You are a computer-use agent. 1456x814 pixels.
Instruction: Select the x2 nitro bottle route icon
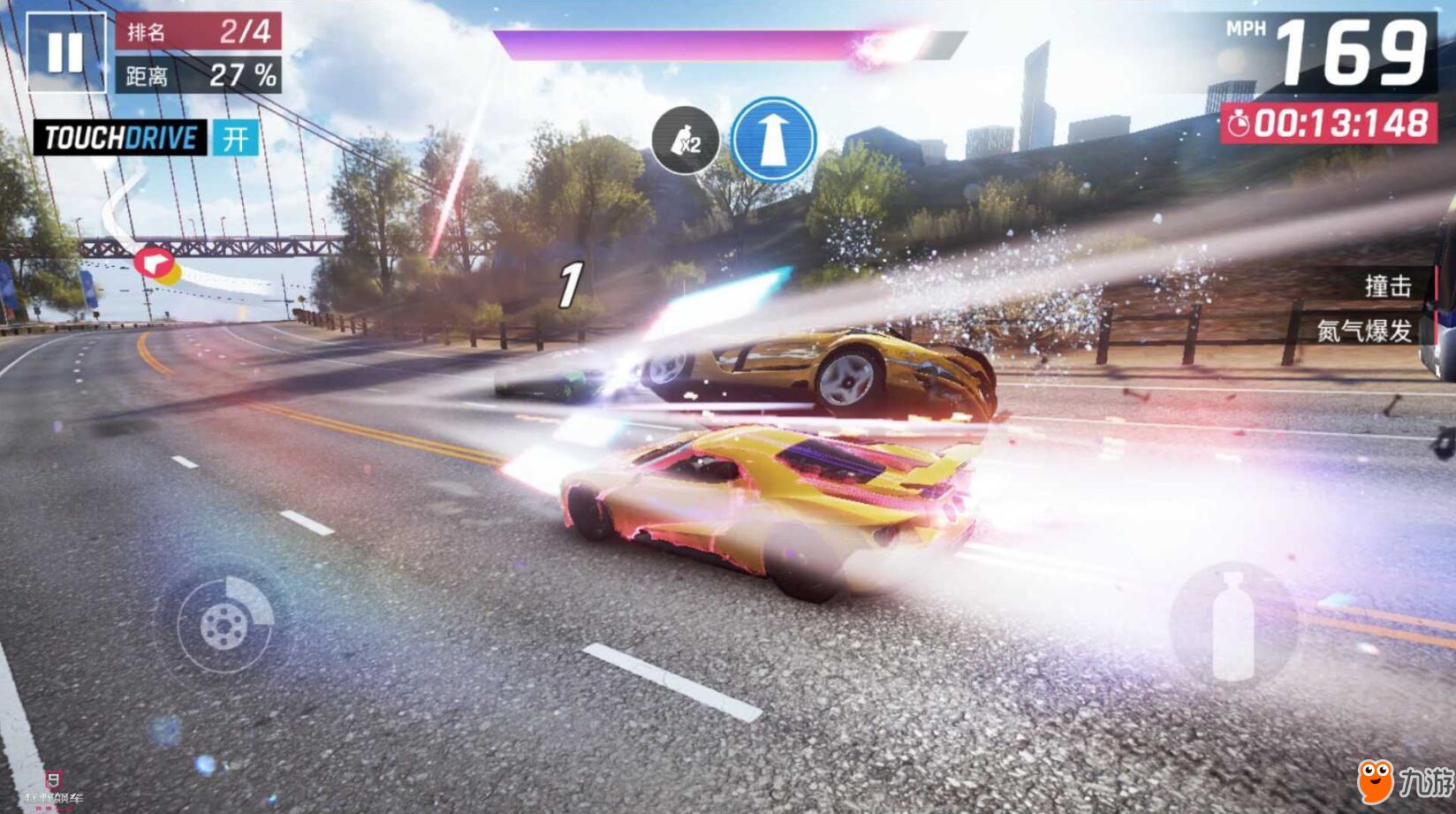click(x=685, y=141)
